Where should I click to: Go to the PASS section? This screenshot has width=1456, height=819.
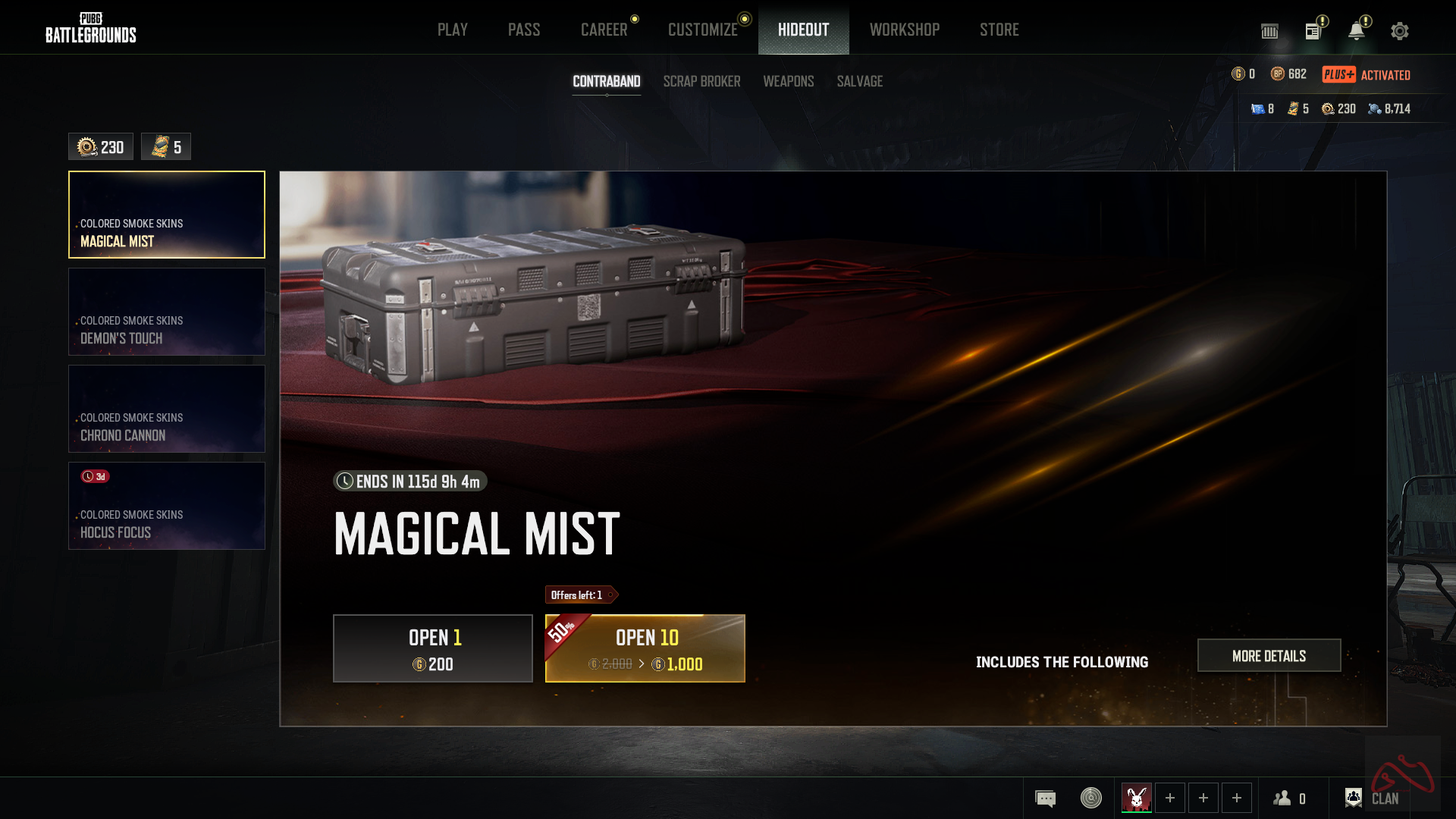click(x=524, y=30)
